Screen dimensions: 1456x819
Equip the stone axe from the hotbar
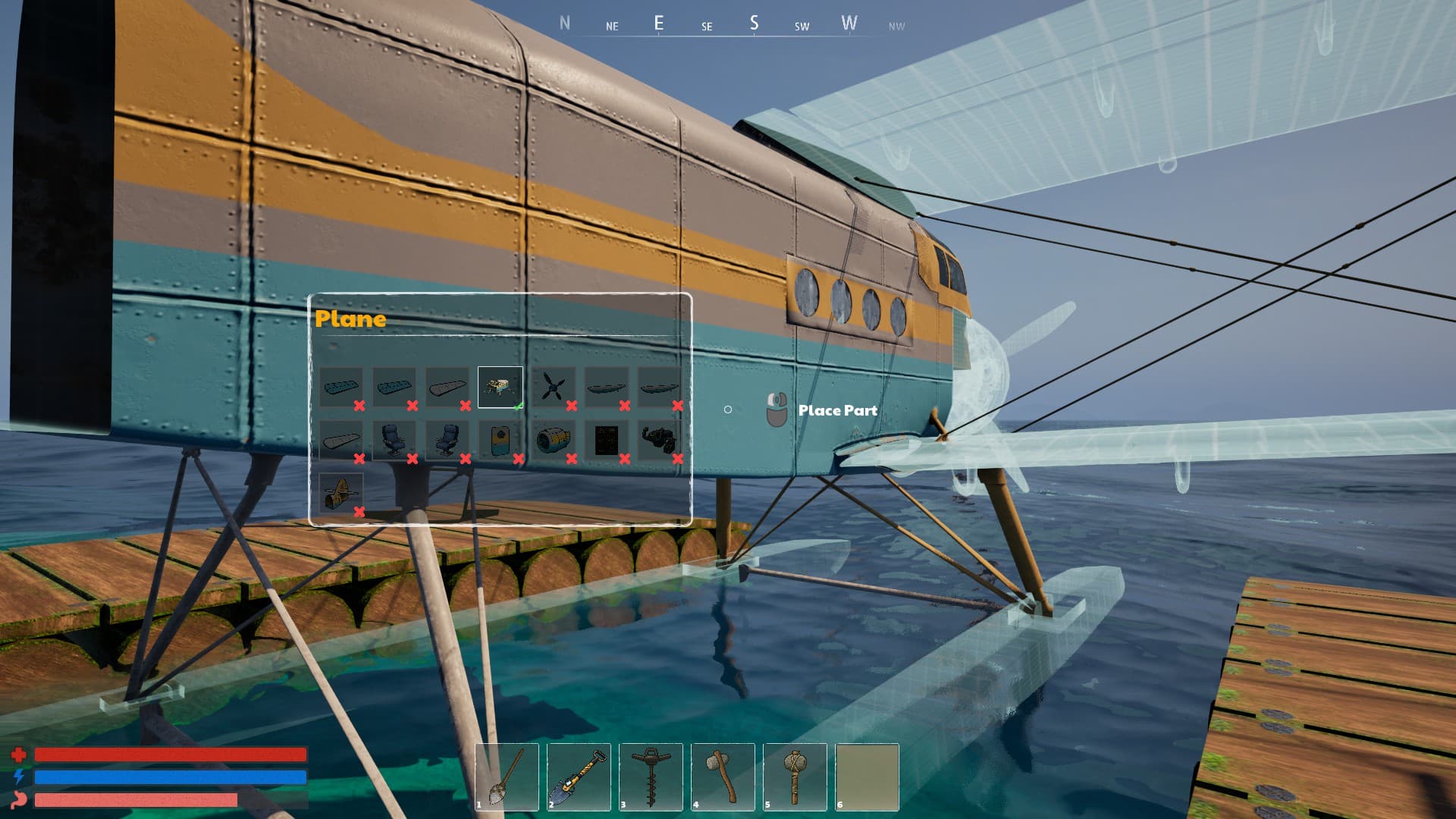[723, 777]
